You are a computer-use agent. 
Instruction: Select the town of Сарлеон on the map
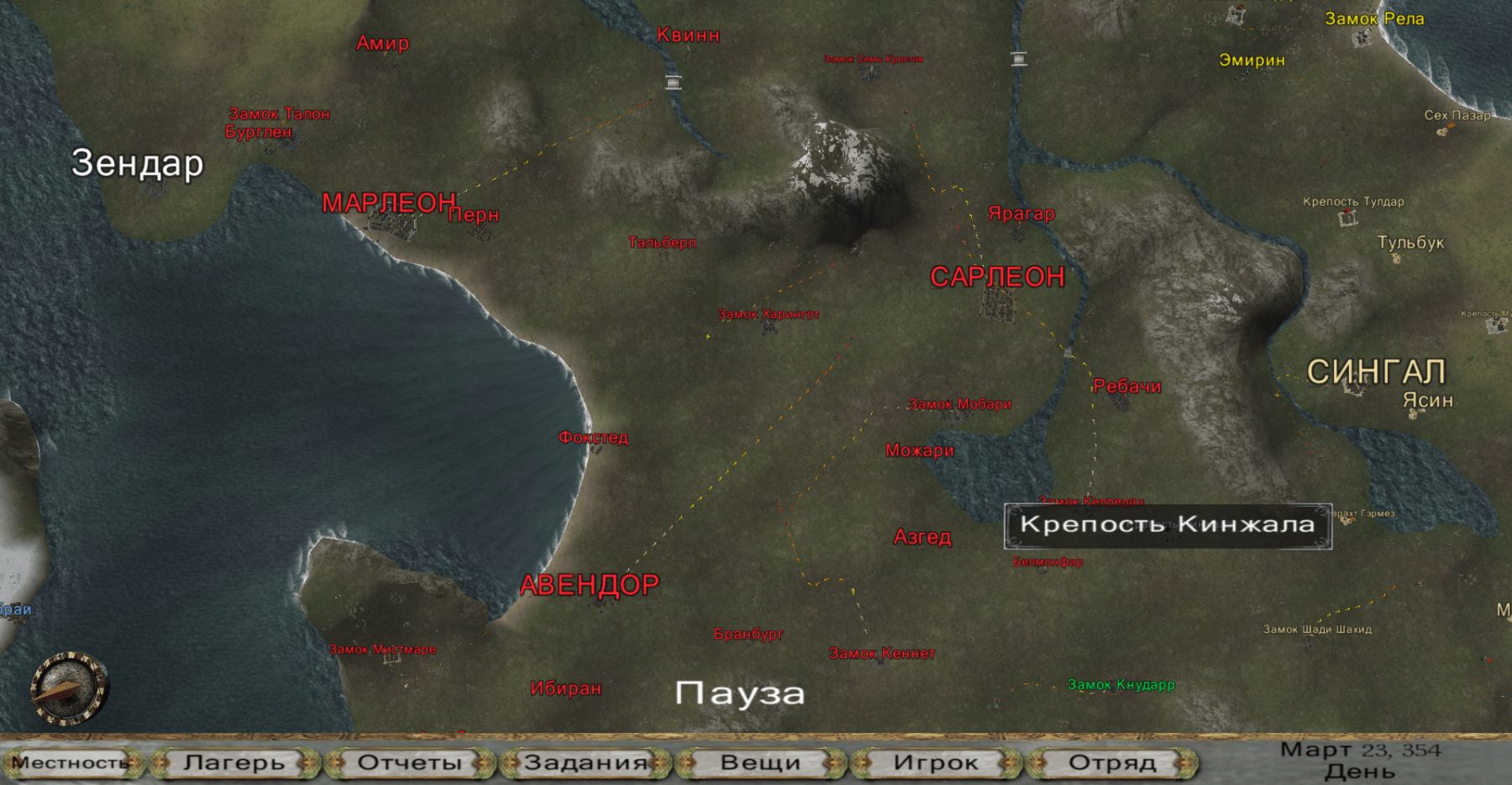(x=997, y=278)
